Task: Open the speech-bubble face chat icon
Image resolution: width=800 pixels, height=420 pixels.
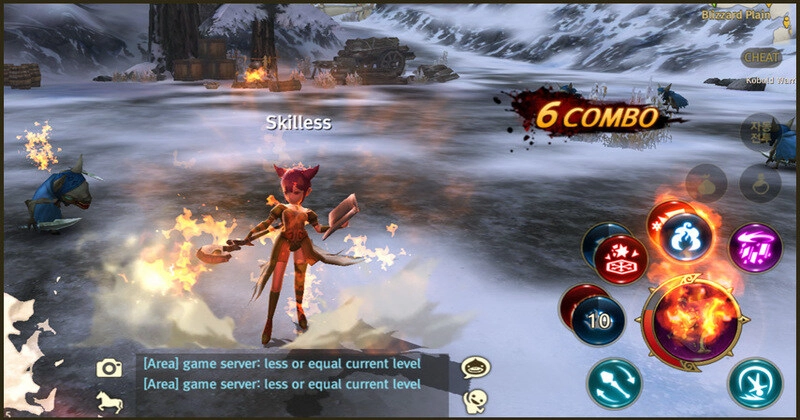Action: (475, 367)
